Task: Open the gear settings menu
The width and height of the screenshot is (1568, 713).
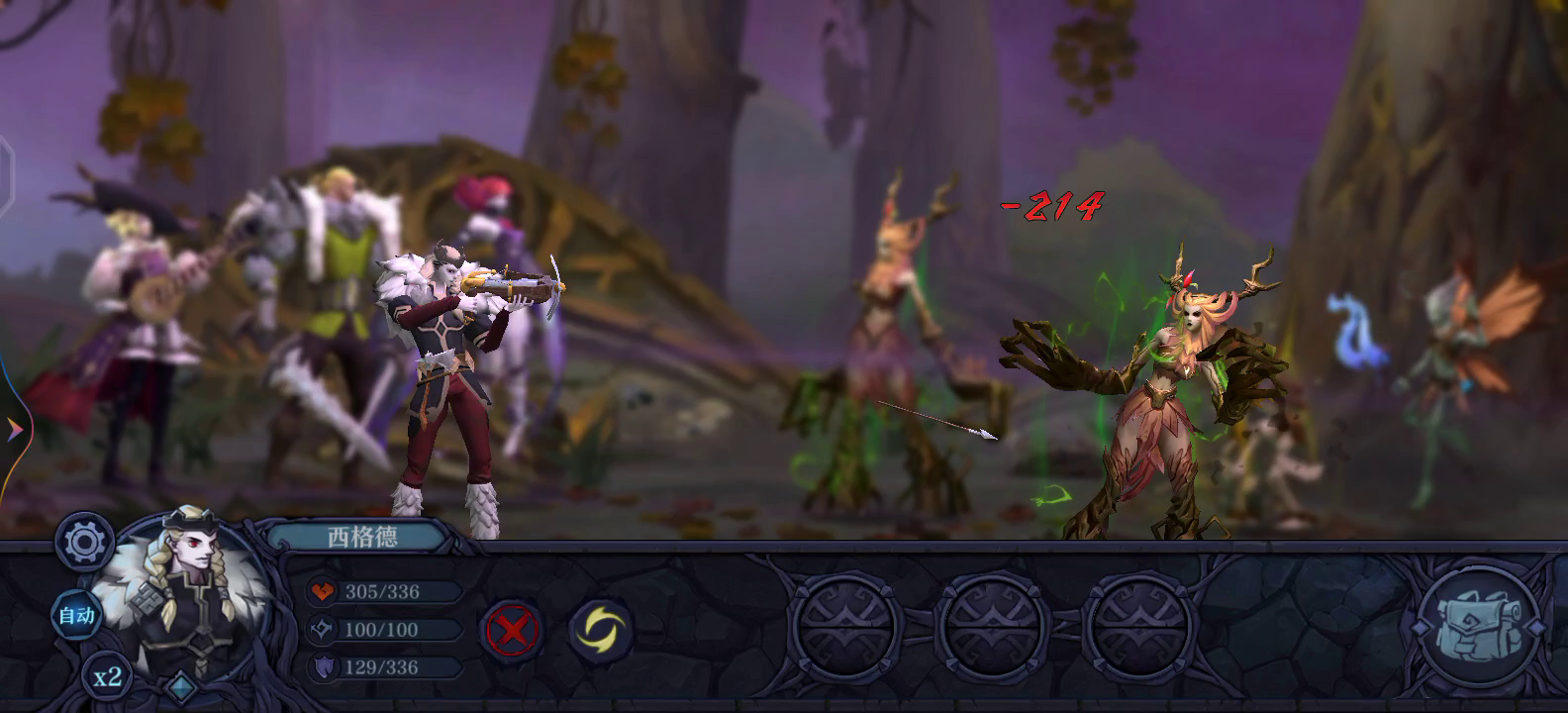Action: click(x=83, y=542)
